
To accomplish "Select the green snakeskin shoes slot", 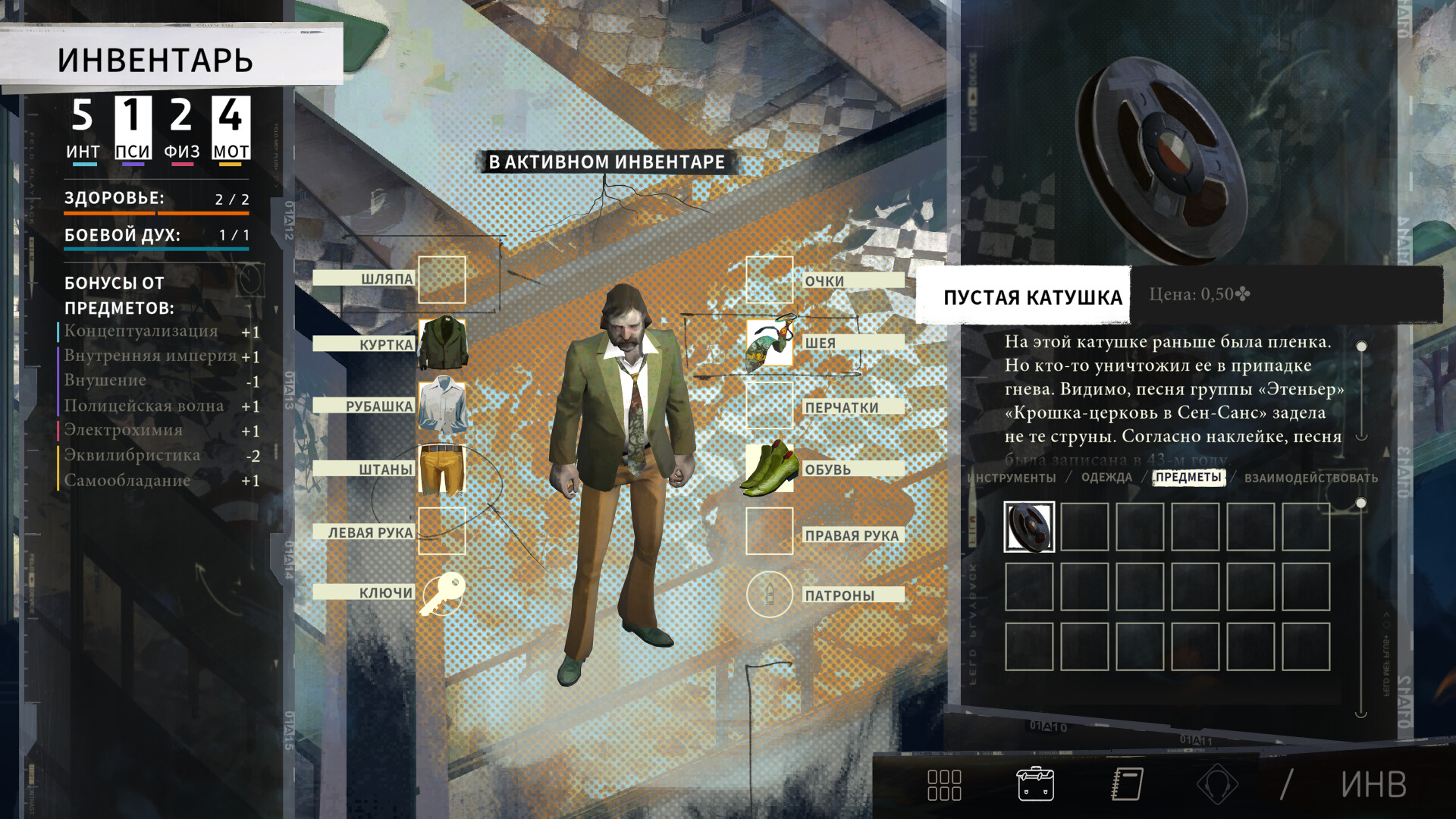I will (x=770, y=469).
